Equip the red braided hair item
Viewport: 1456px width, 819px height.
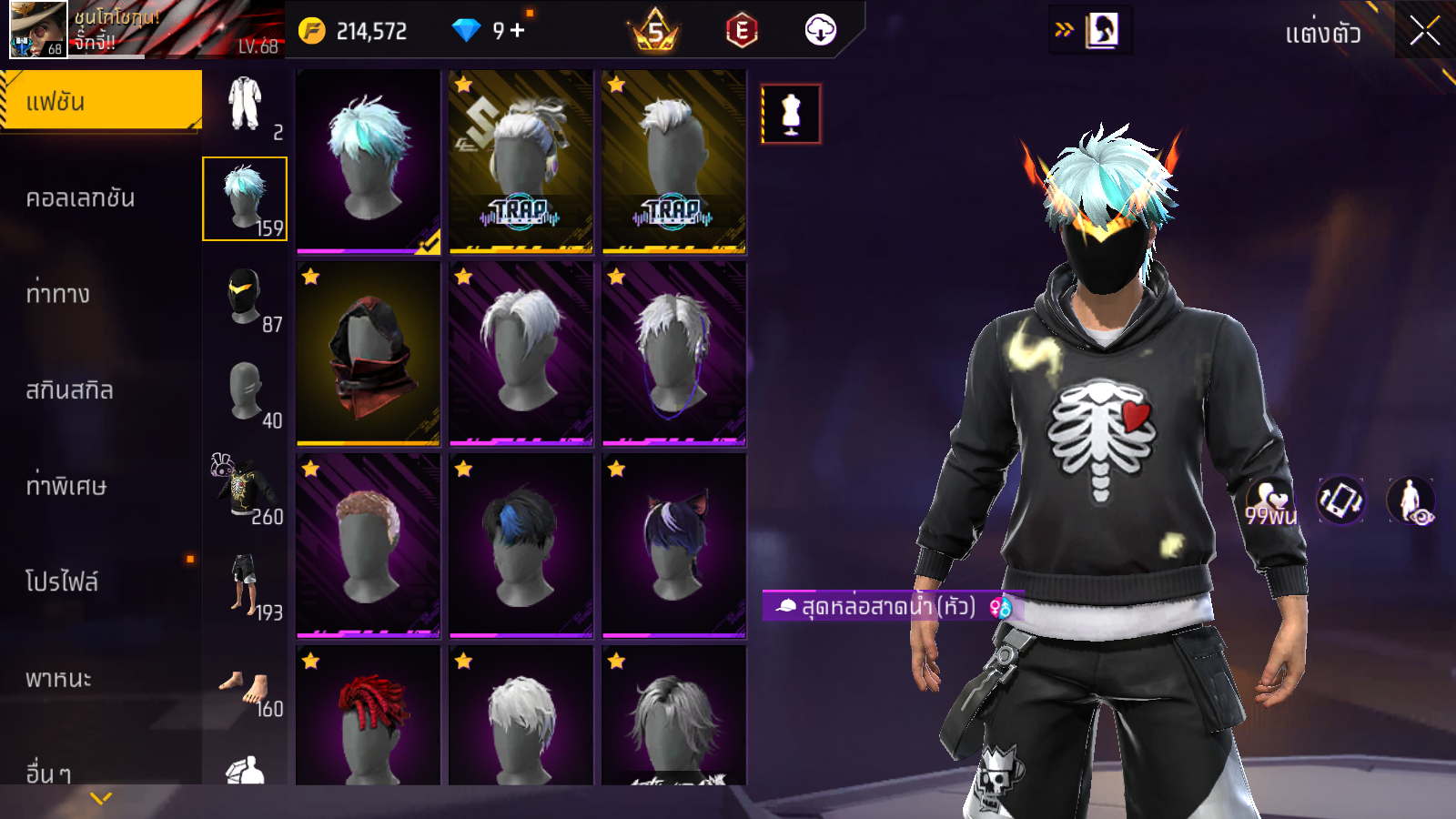(x=369, y=714)
